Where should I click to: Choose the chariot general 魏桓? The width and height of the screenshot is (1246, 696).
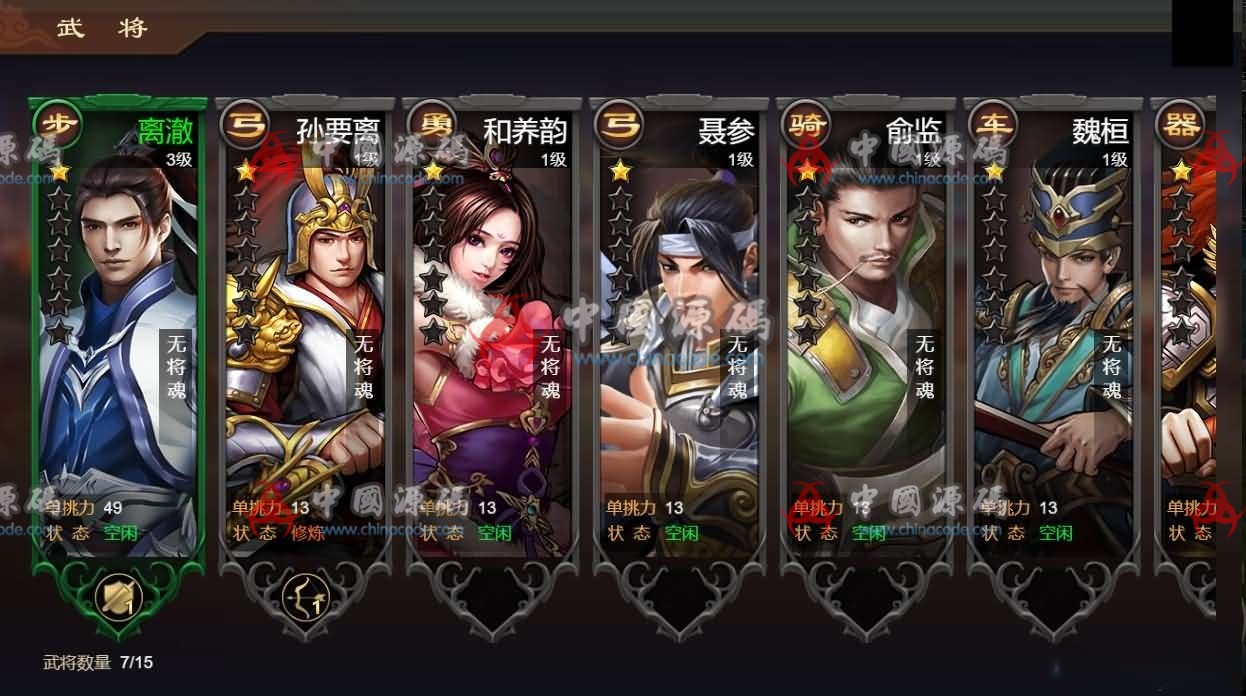point(1053,330)
